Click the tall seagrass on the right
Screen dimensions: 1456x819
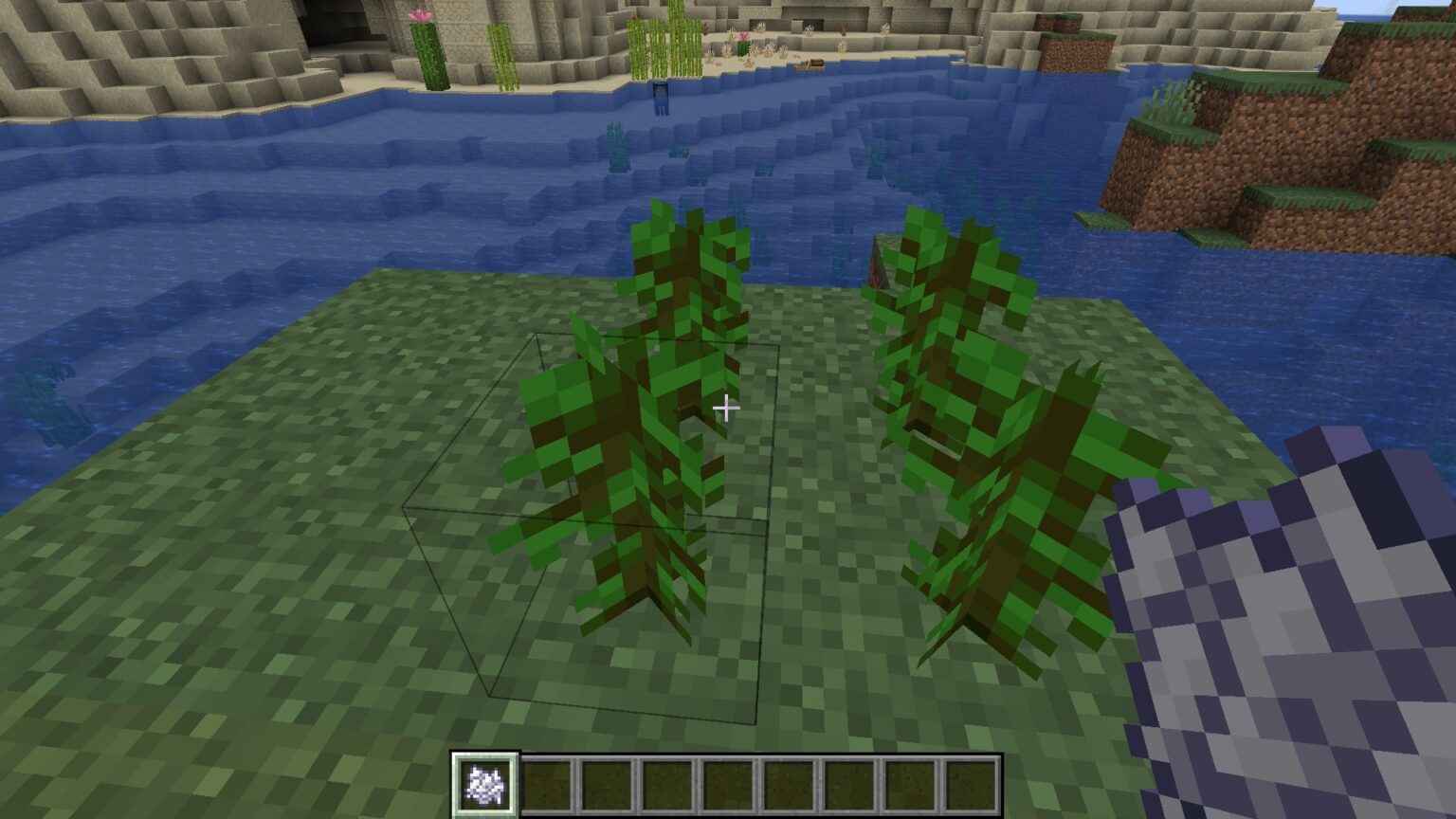(976, 398)
